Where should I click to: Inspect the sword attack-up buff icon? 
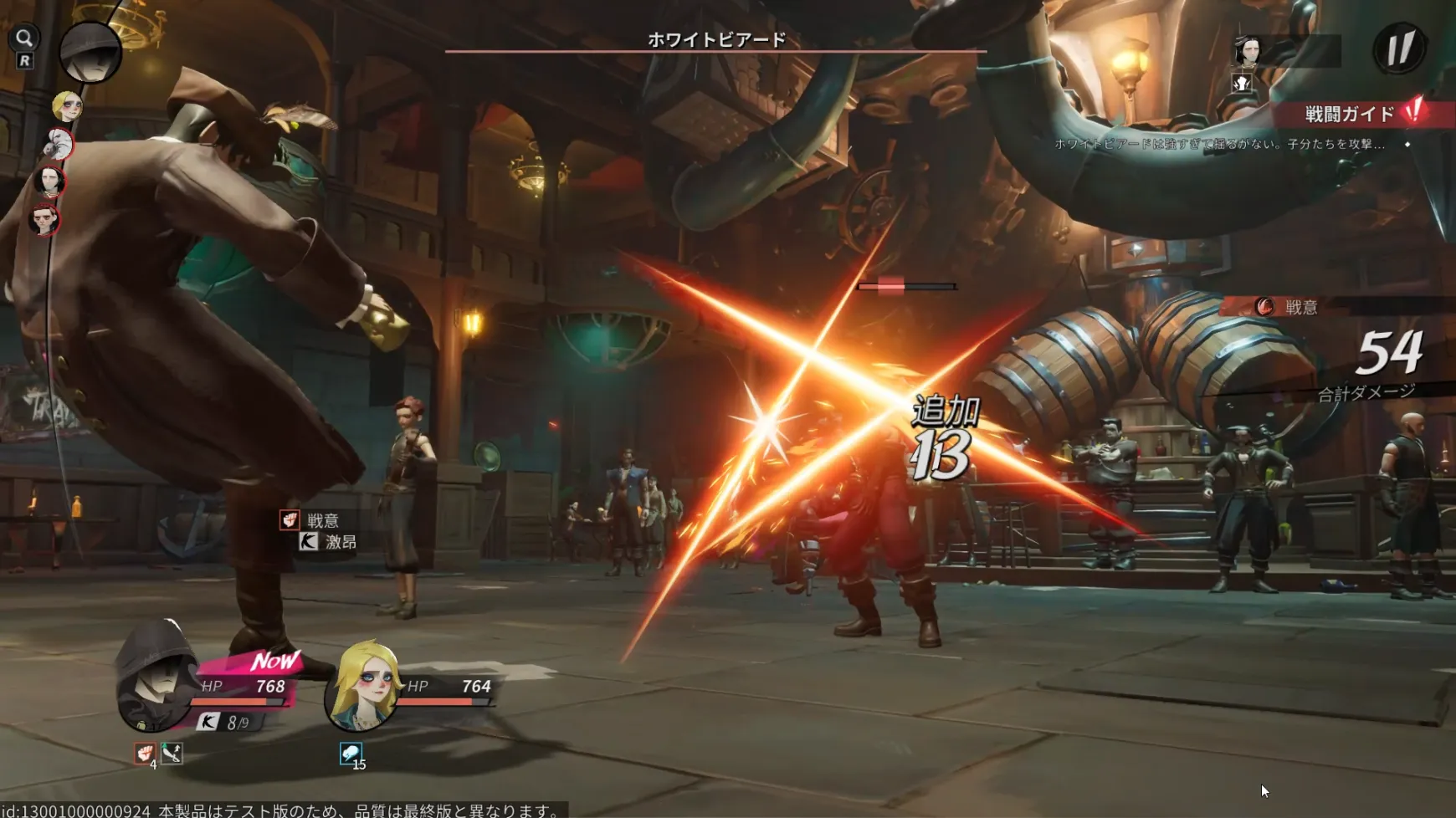pyautogui.click(x=172, y=753)
